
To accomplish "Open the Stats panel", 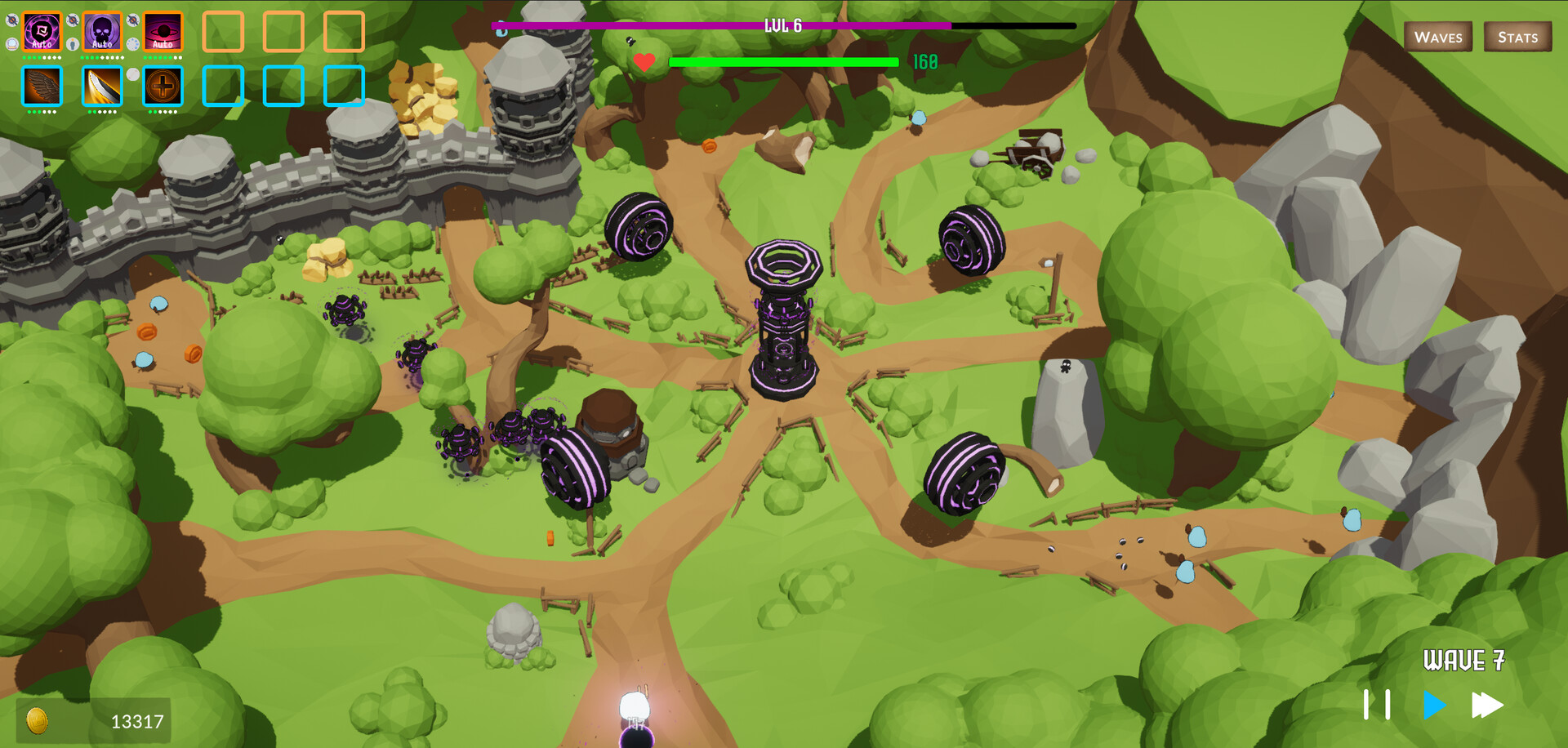I will point(1517,37).
